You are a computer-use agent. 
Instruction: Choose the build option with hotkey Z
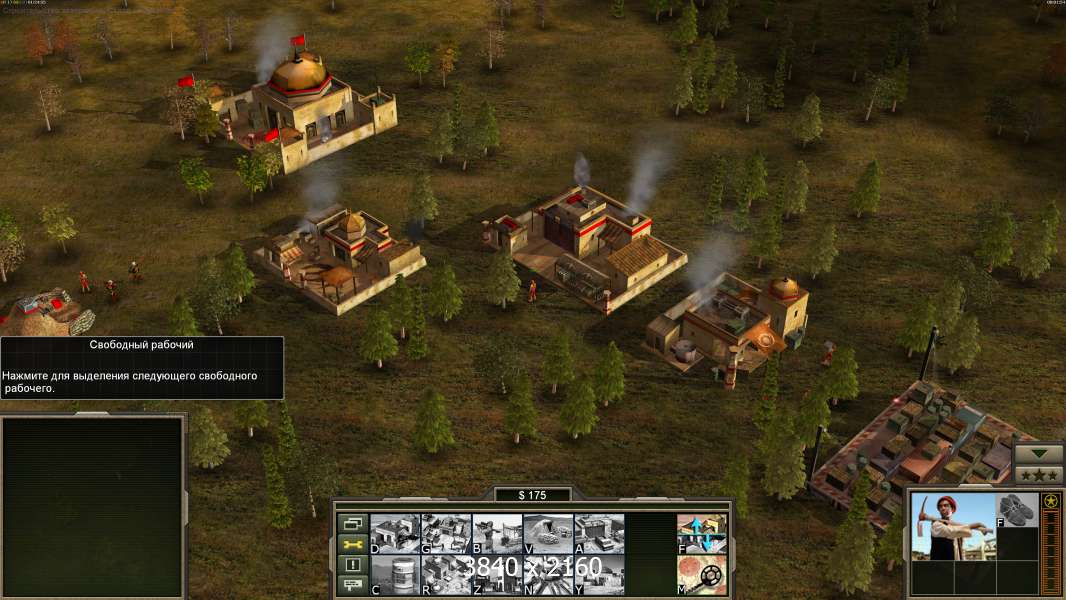click(x=497, y=574)
